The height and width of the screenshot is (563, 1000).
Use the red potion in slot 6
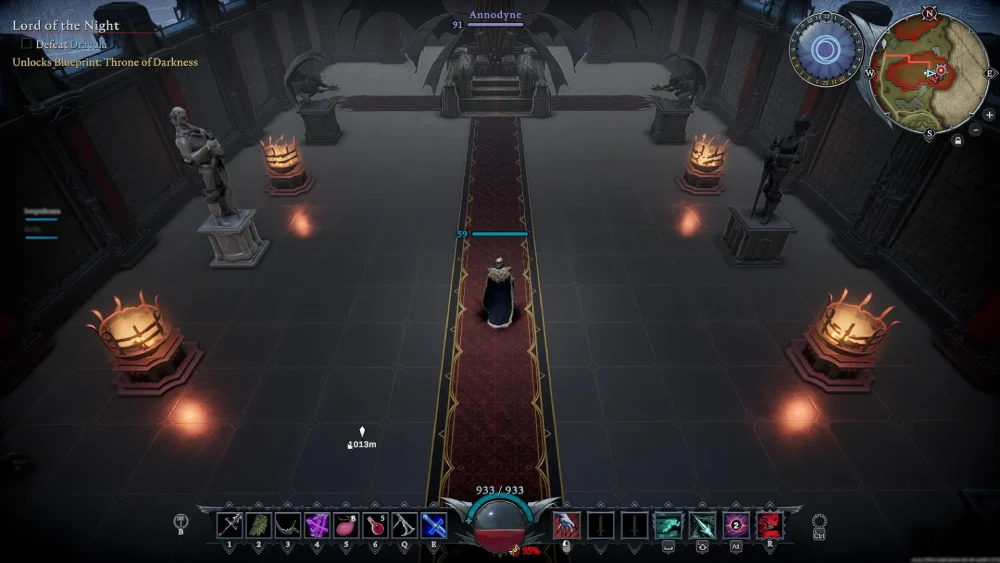tap(376, 524)
